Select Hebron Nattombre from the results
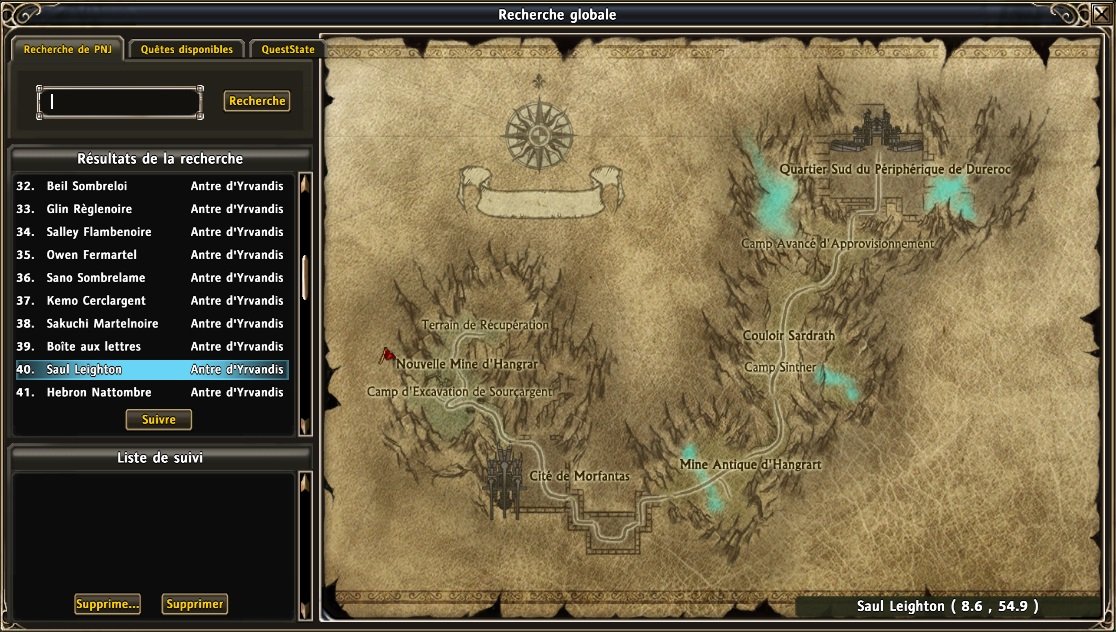Viewport: 1116px width, 632px height. coord(150,393)
